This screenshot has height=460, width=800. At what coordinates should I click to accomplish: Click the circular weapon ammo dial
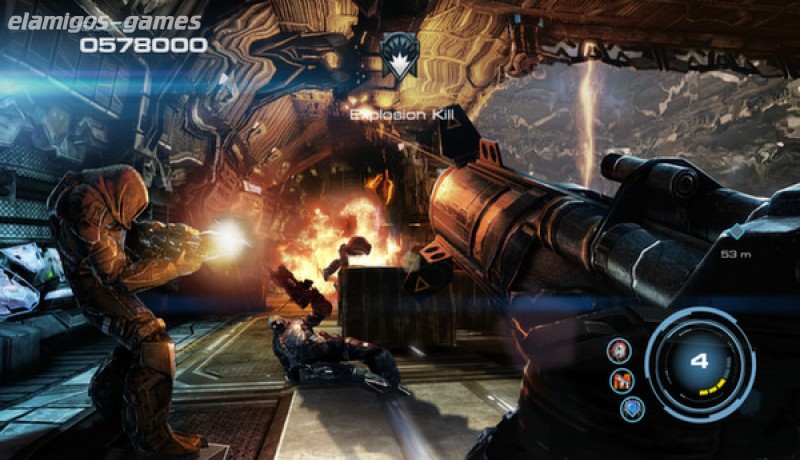click(x=700, y=362)
